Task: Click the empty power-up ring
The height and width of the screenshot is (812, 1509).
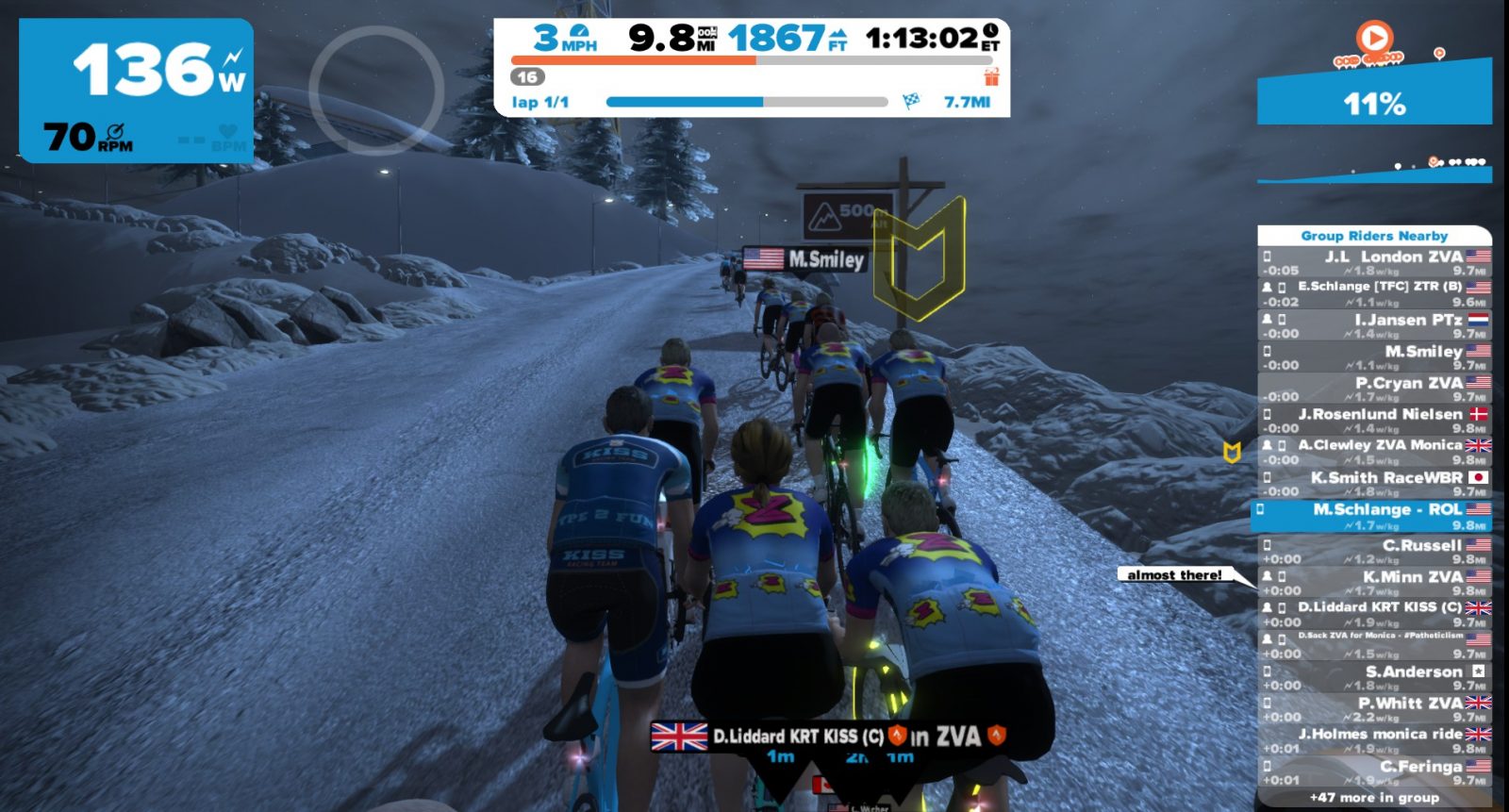Action: [376, 91]
